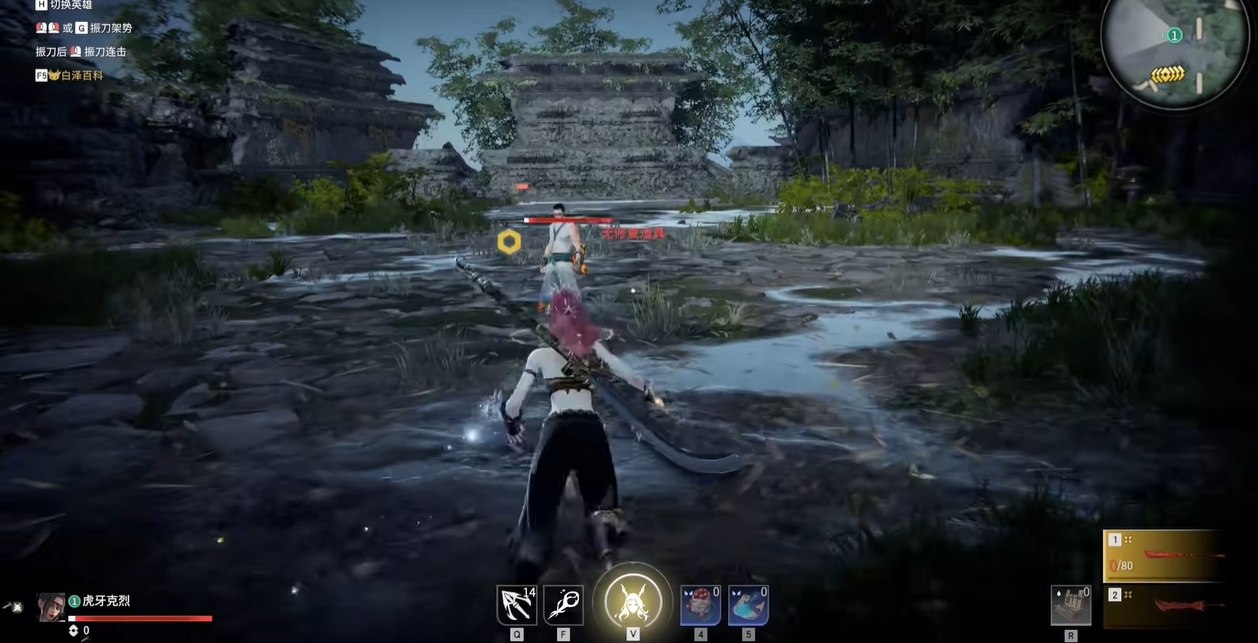Screen dimensions: 1258x643
Task: Select the grappling hook slot
Action: click(516, 605)
